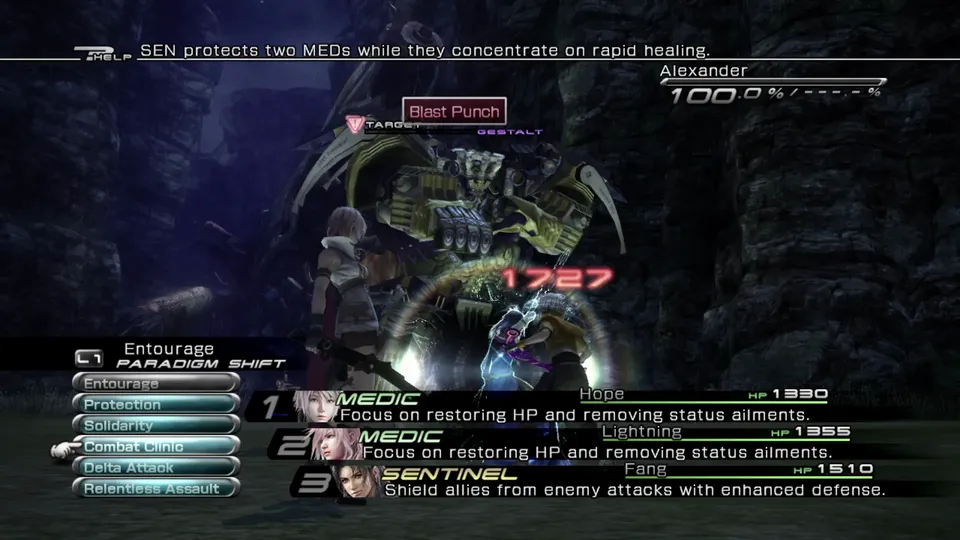This screenshot has width=960, height=540.
Task: Activate the Relentless Assault paradigm
Action: pyautogui.click(x=155, y=488)
